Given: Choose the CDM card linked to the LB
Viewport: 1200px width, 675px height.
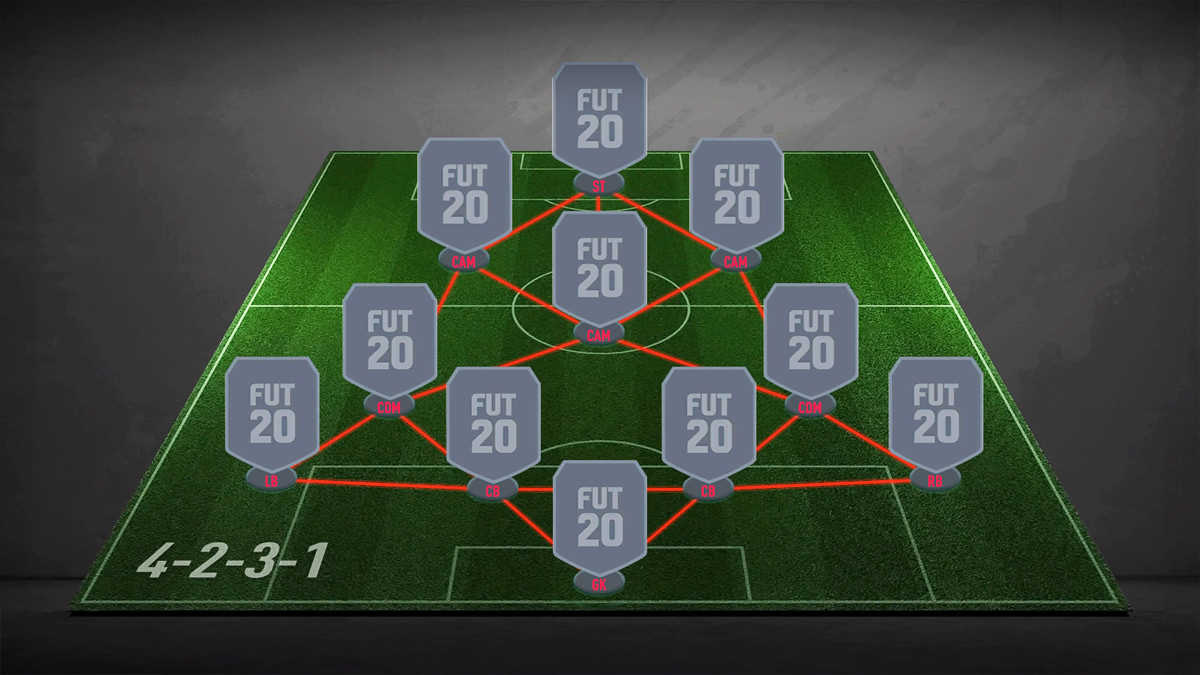Looking at the screenshot, I should click(x=390, y=340).
